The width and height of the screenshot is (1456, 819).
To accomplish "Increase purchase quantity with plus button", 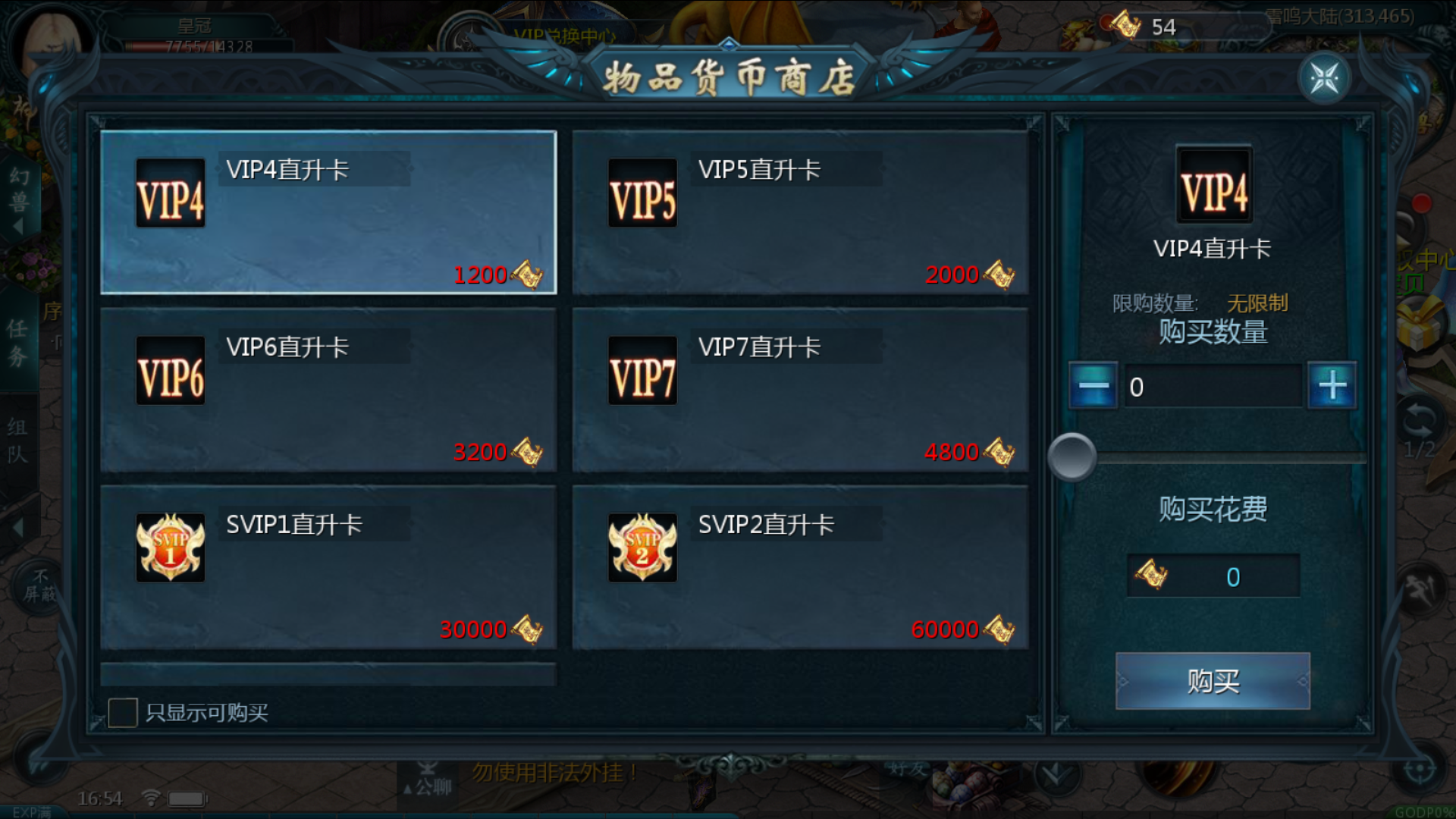I will (1332, 386).
